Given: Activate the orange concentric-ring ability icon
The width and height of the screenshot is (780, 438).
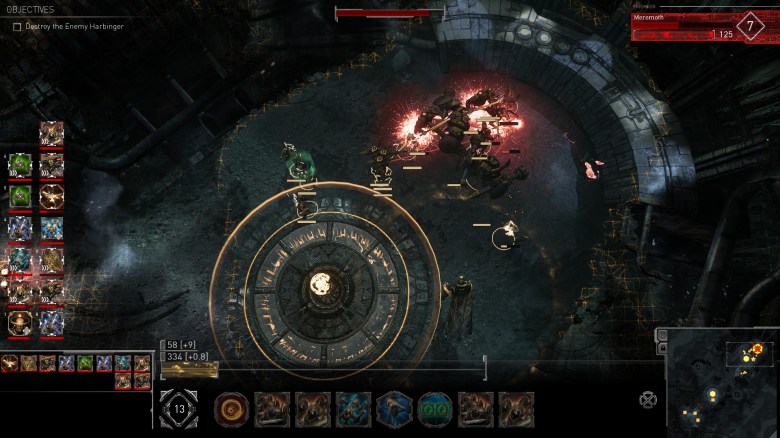Looking at the screenshot, I should click(232, 409).
